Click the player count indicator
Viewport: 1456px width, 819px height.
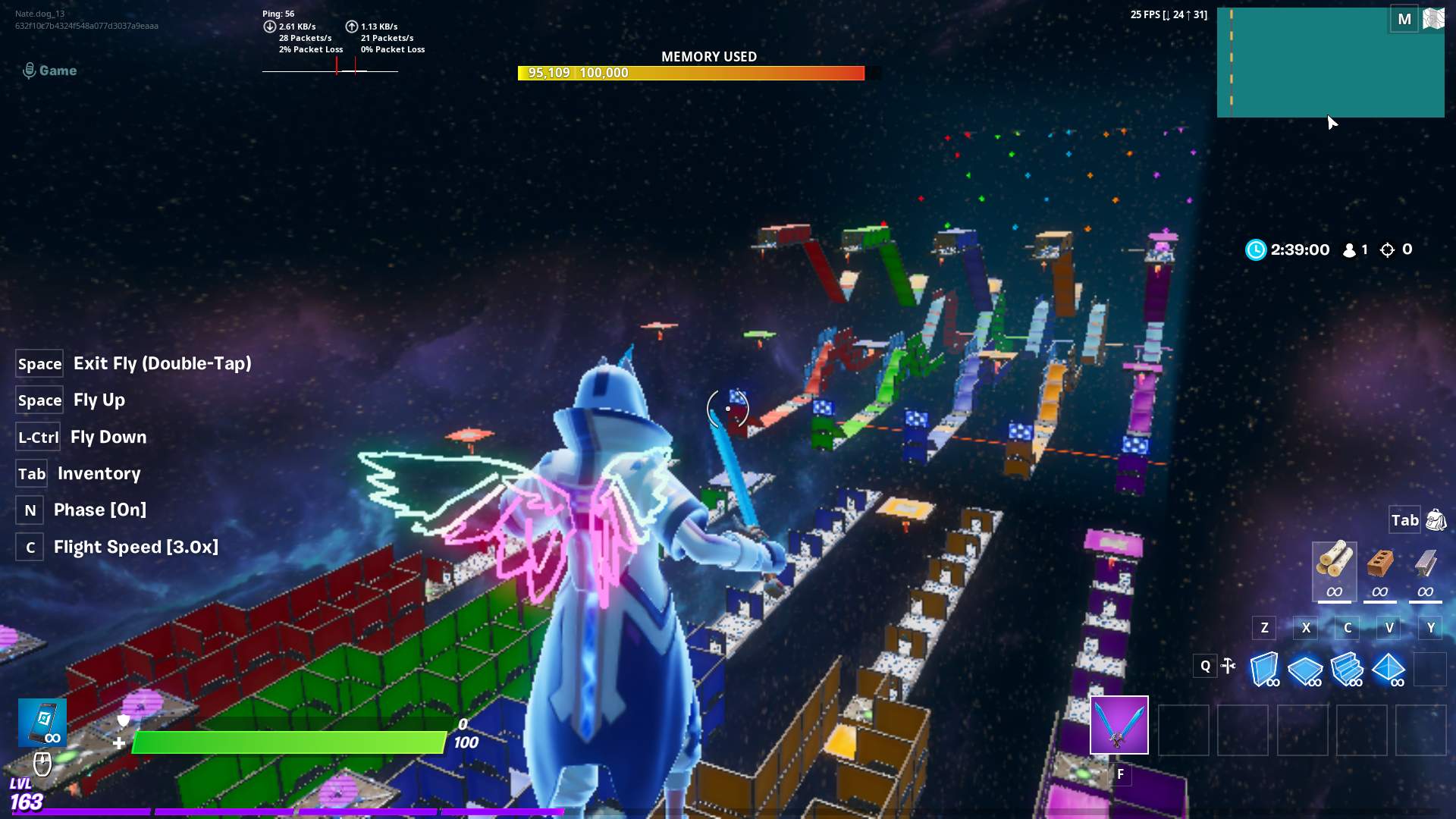[x=1355, y=249]
